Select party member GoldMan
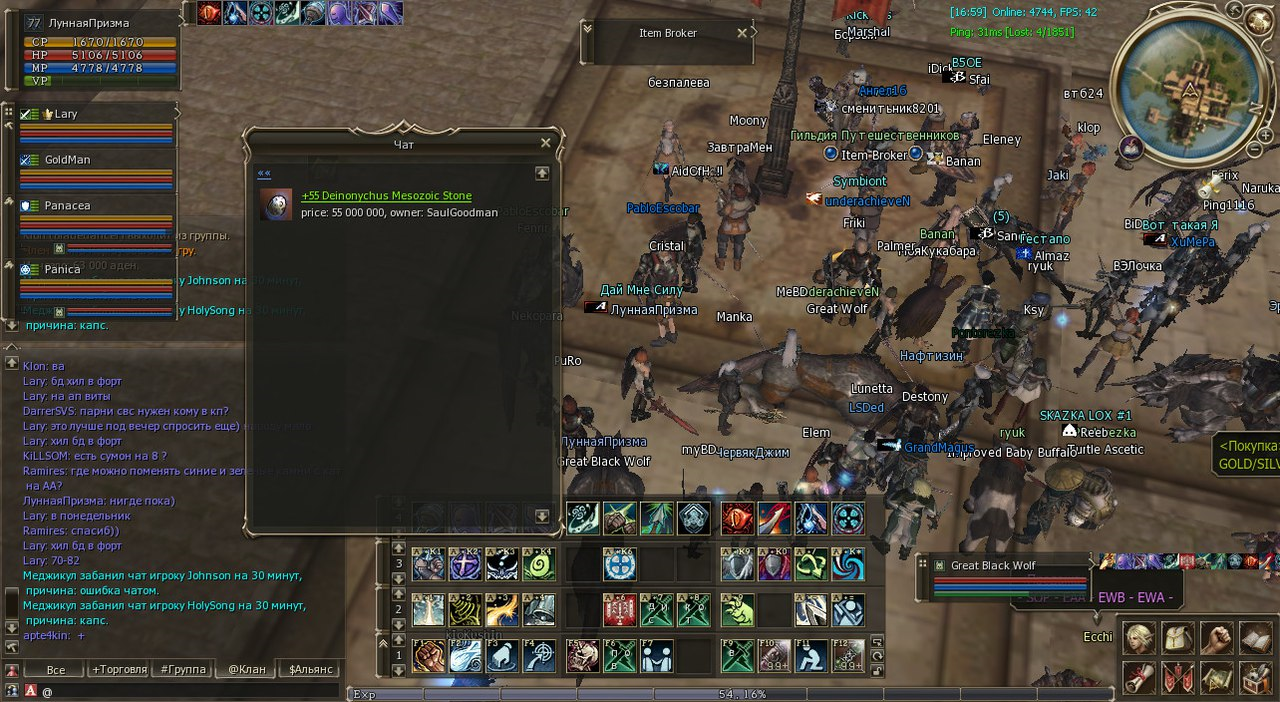Image resolution: width=1280 pixels, height=702 pixels. pyautogui.click(x=67, y=160)
